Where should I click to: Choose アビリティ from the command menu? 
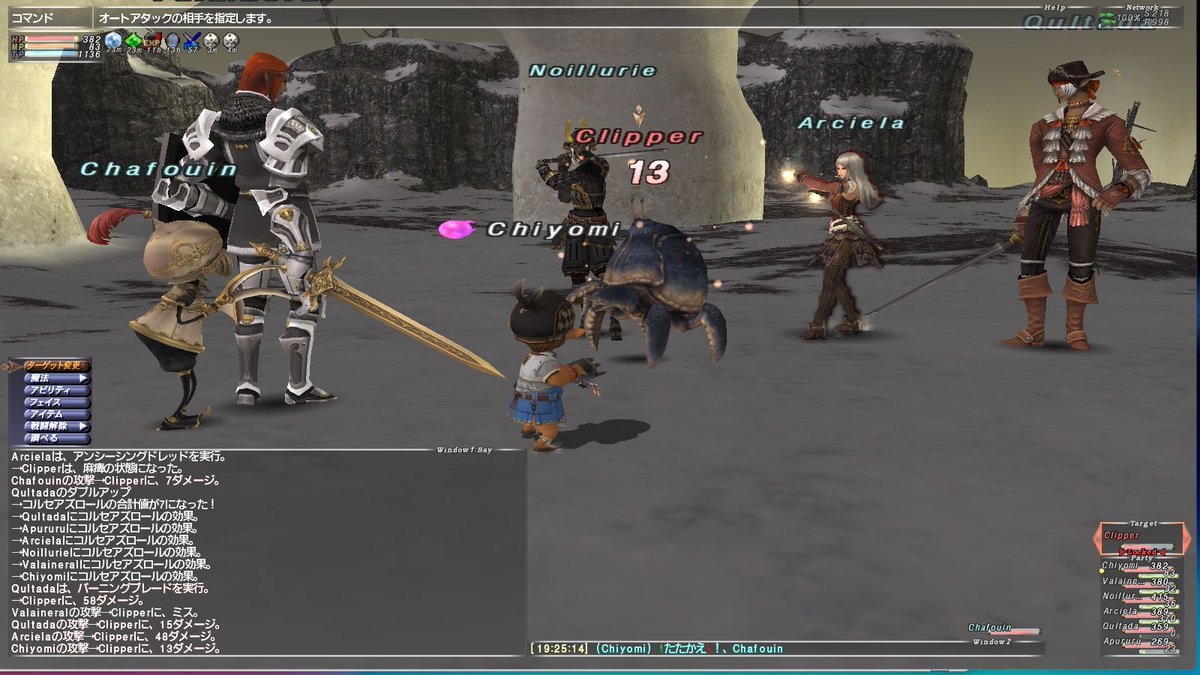coord(54,391)
